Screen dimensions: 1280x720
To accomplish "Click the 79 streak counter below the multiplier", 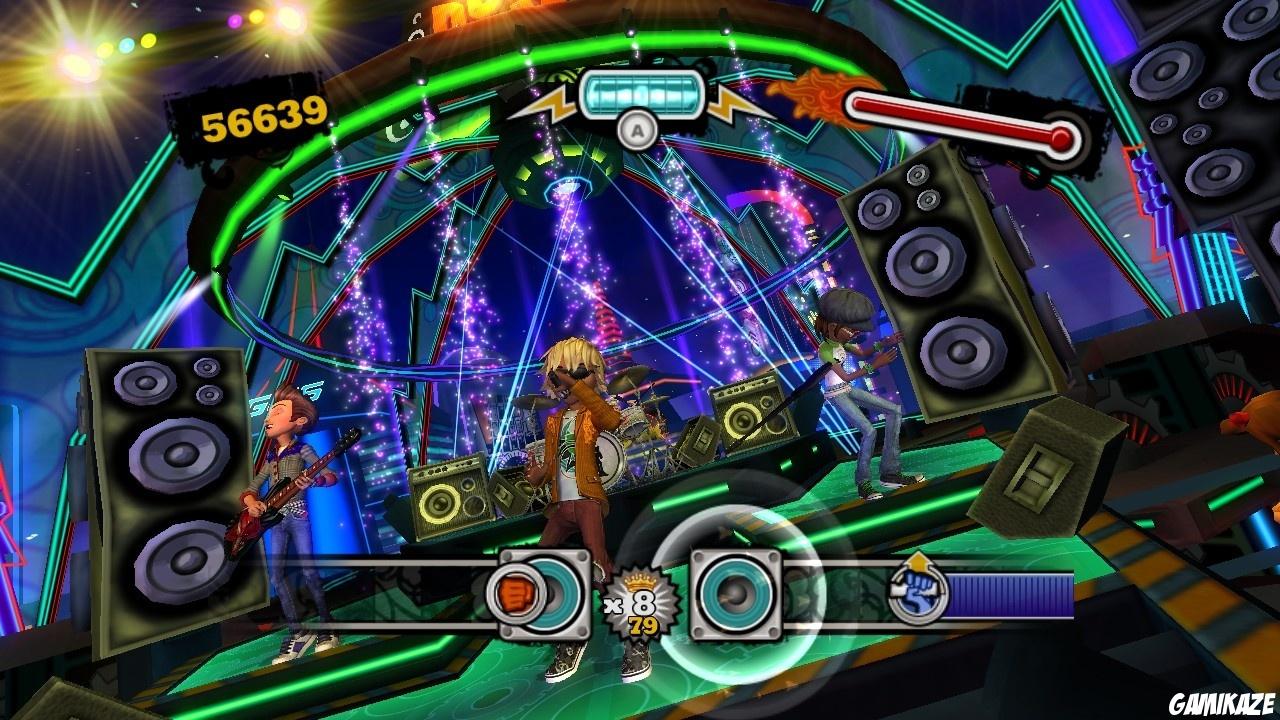I will tap(643, 625).
